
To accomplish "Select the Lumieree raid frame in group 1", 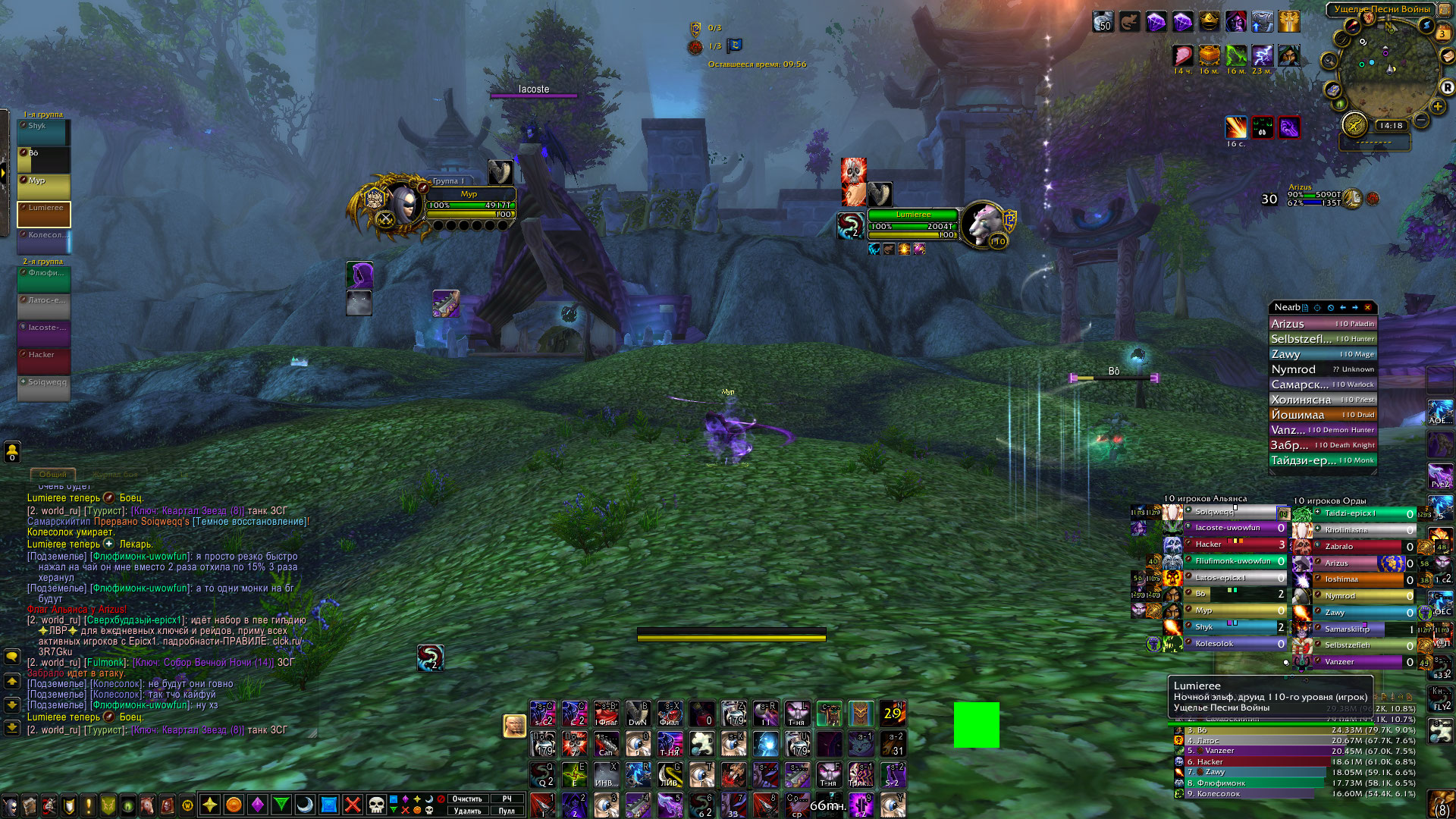I will coord(44,215).
